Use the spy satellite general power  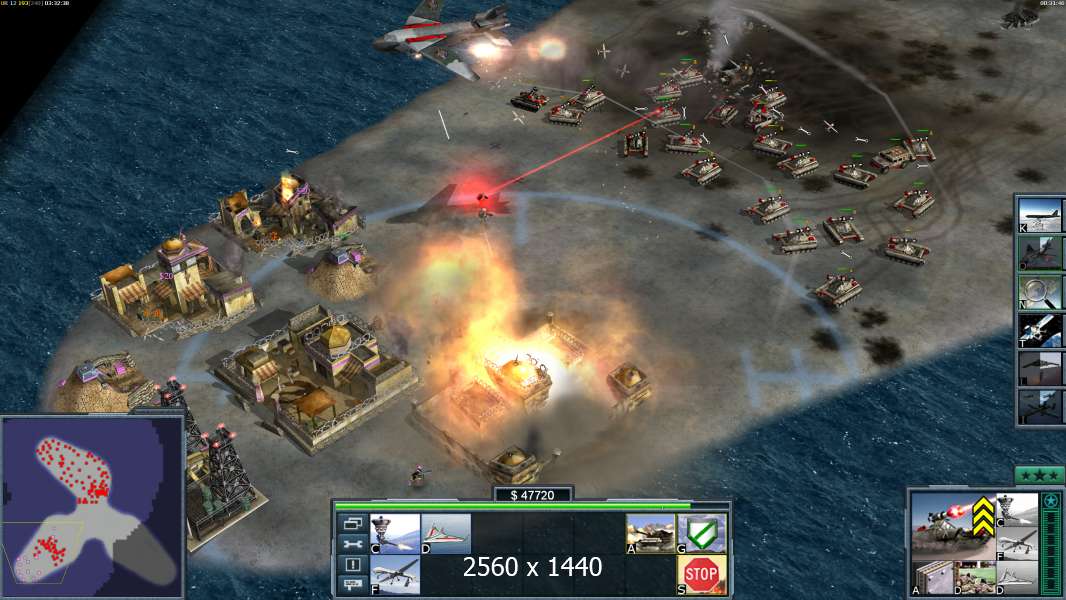pyautogui.click(x=1040, y=330)
